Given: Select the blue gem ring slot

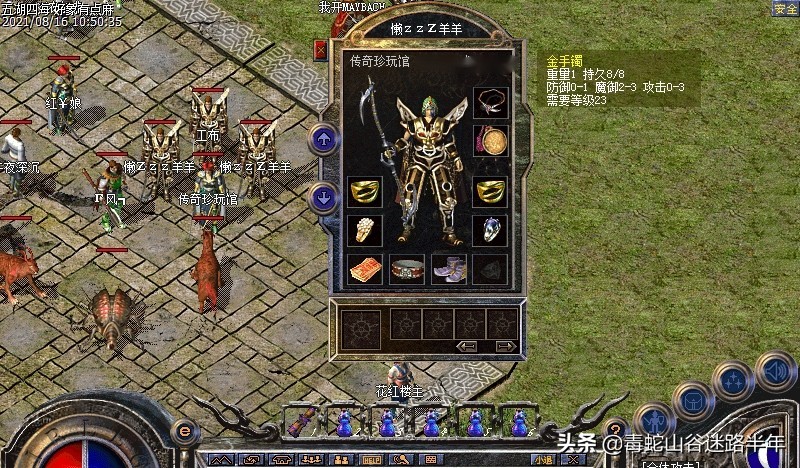Looking at the screenshot, I should (490, 229).
